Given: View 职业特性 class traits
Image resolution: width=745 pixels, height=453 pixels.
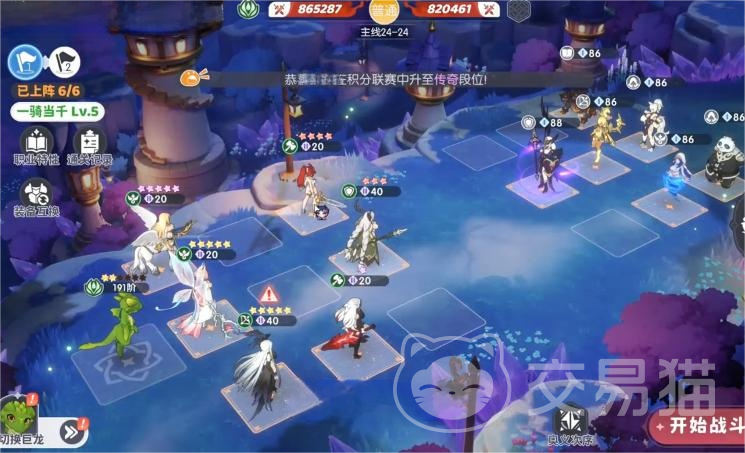Looking at the screenshot, I should (x=37, y=146).
